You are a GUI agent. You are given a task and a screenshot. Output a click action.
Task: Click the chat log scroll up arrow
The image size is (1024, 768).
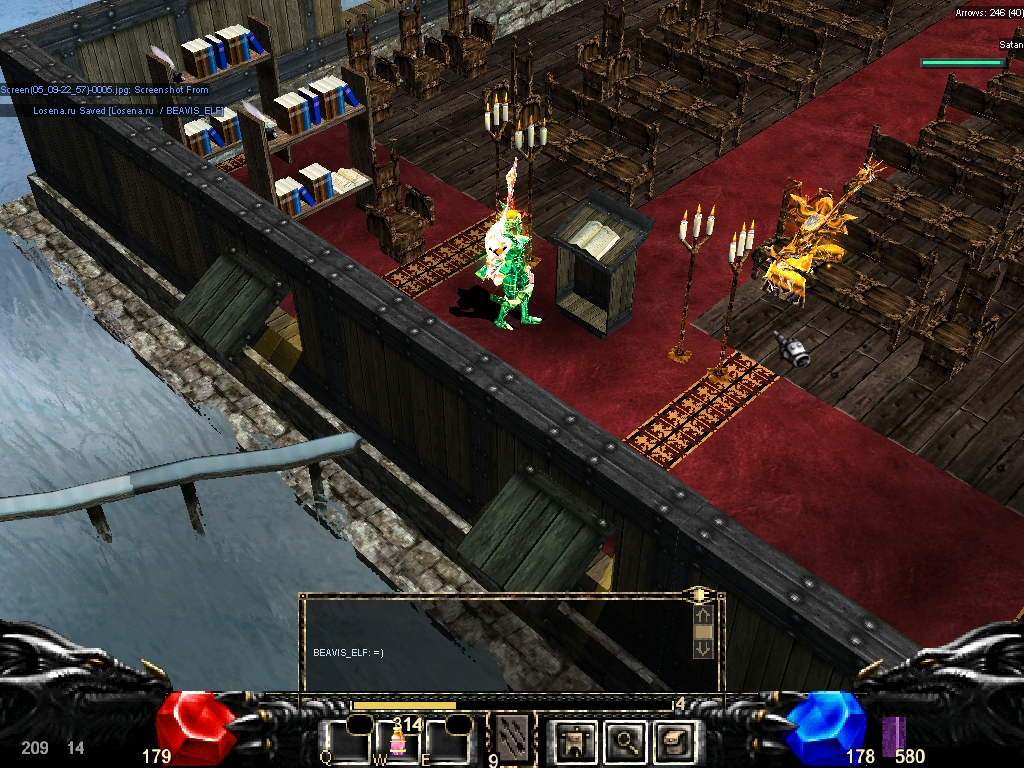703,615
